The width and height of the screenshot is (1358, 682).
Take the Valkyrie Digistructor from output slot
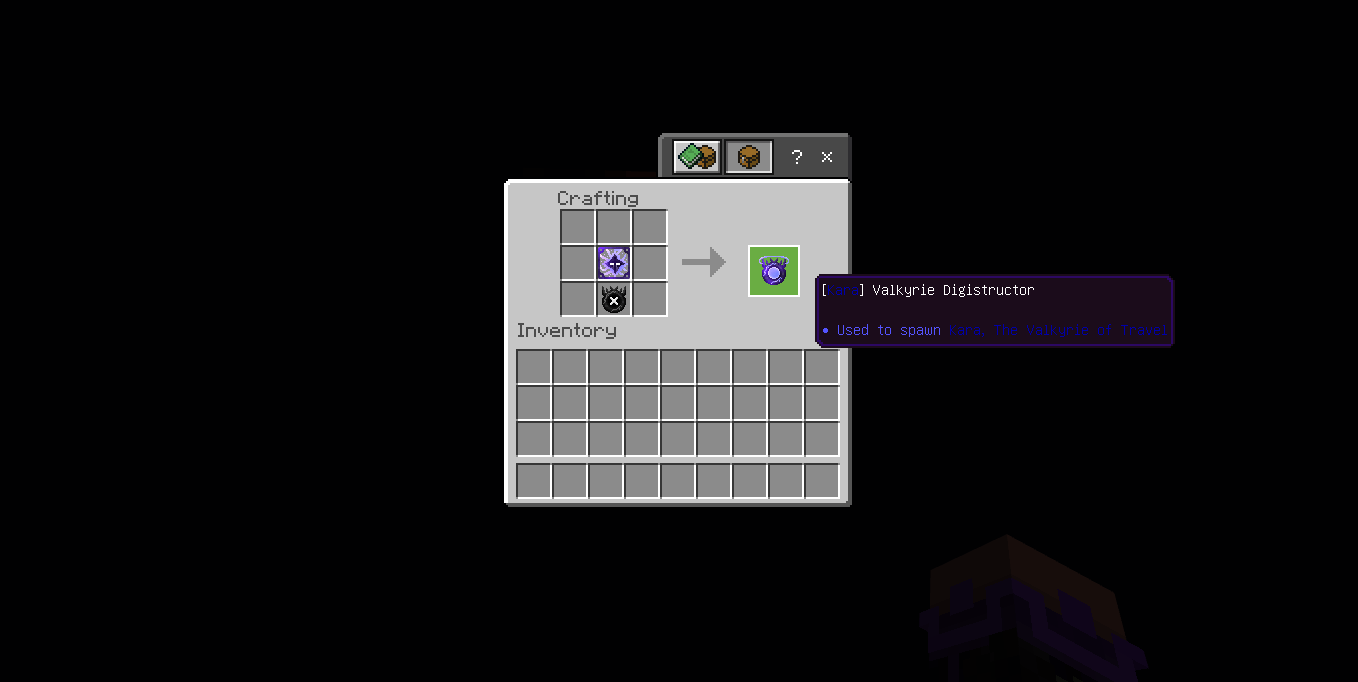click(x=774, y=271)
